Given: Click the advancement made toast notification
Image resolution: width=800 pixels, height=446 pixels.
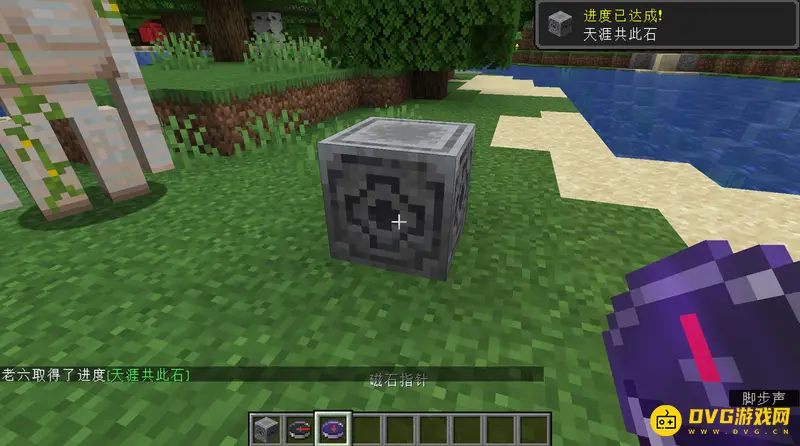Looking at the screenshot, I should click(x=666, y=25).
